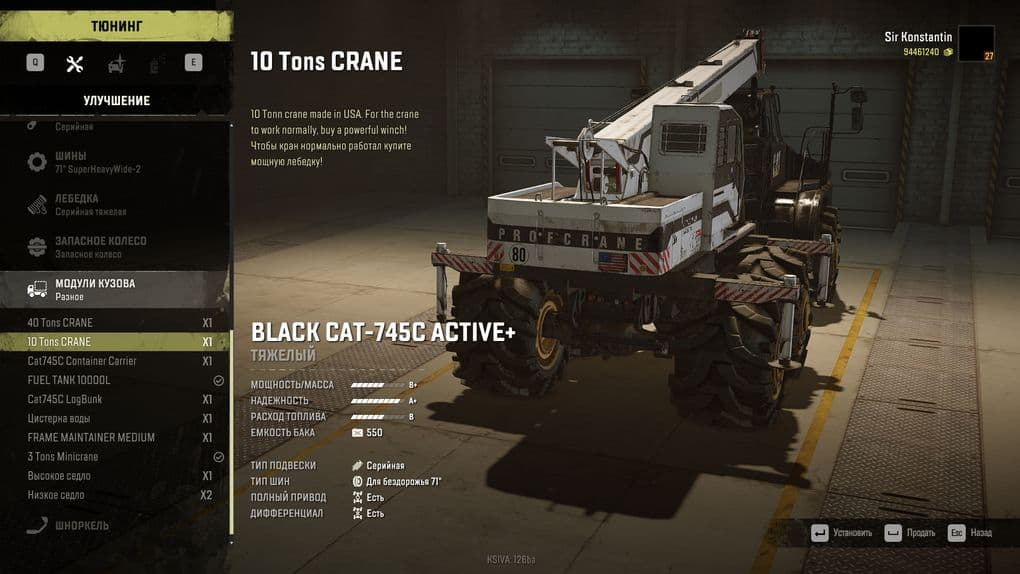Open the Шины tires category
Screen dimensions: 1020x574
pos(85,162)
